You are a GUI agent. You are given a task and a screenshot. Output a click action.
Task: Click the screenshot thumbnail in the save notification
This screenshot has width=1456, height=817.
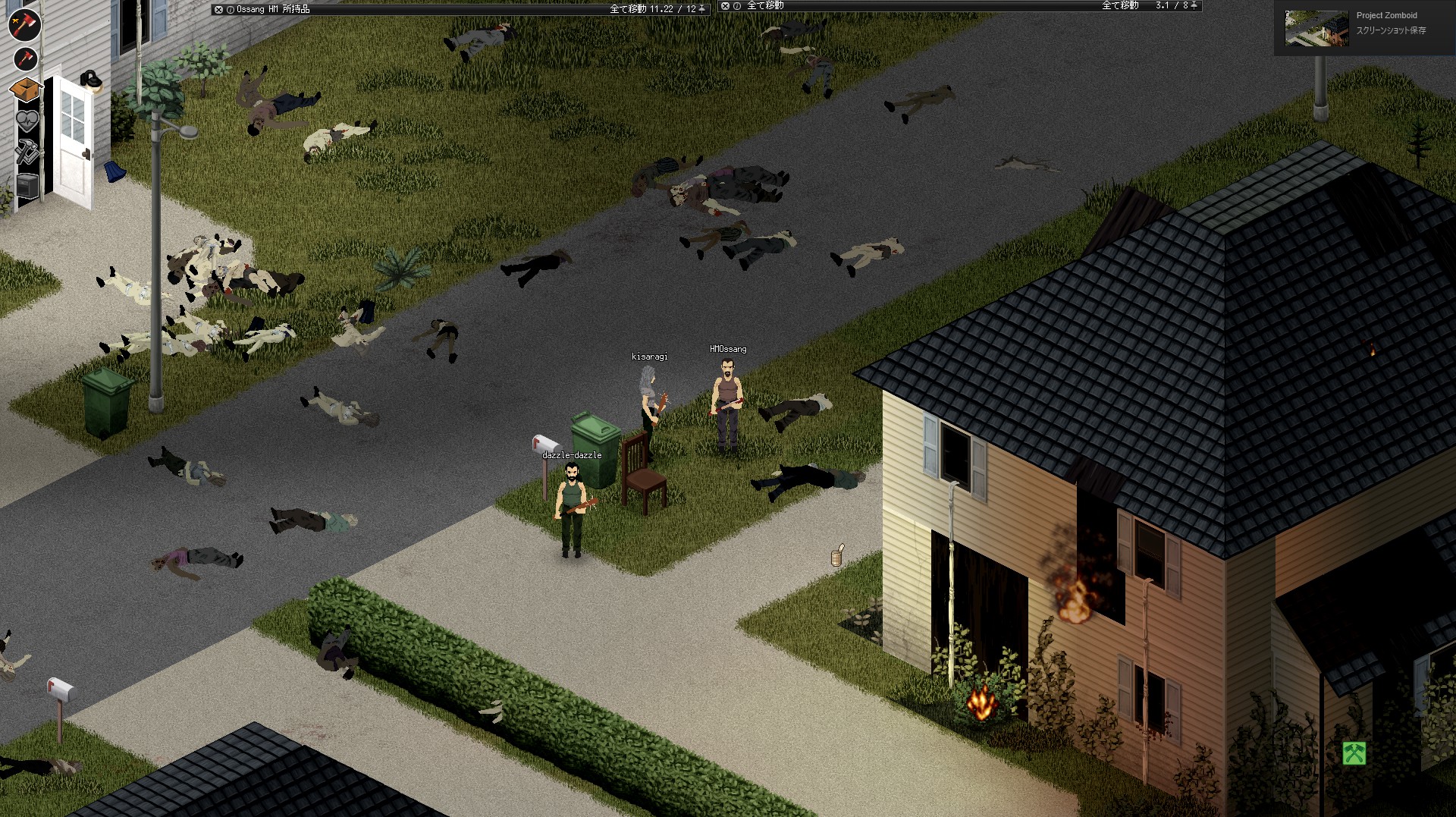pyautogui.click(x=1312, y=29)
